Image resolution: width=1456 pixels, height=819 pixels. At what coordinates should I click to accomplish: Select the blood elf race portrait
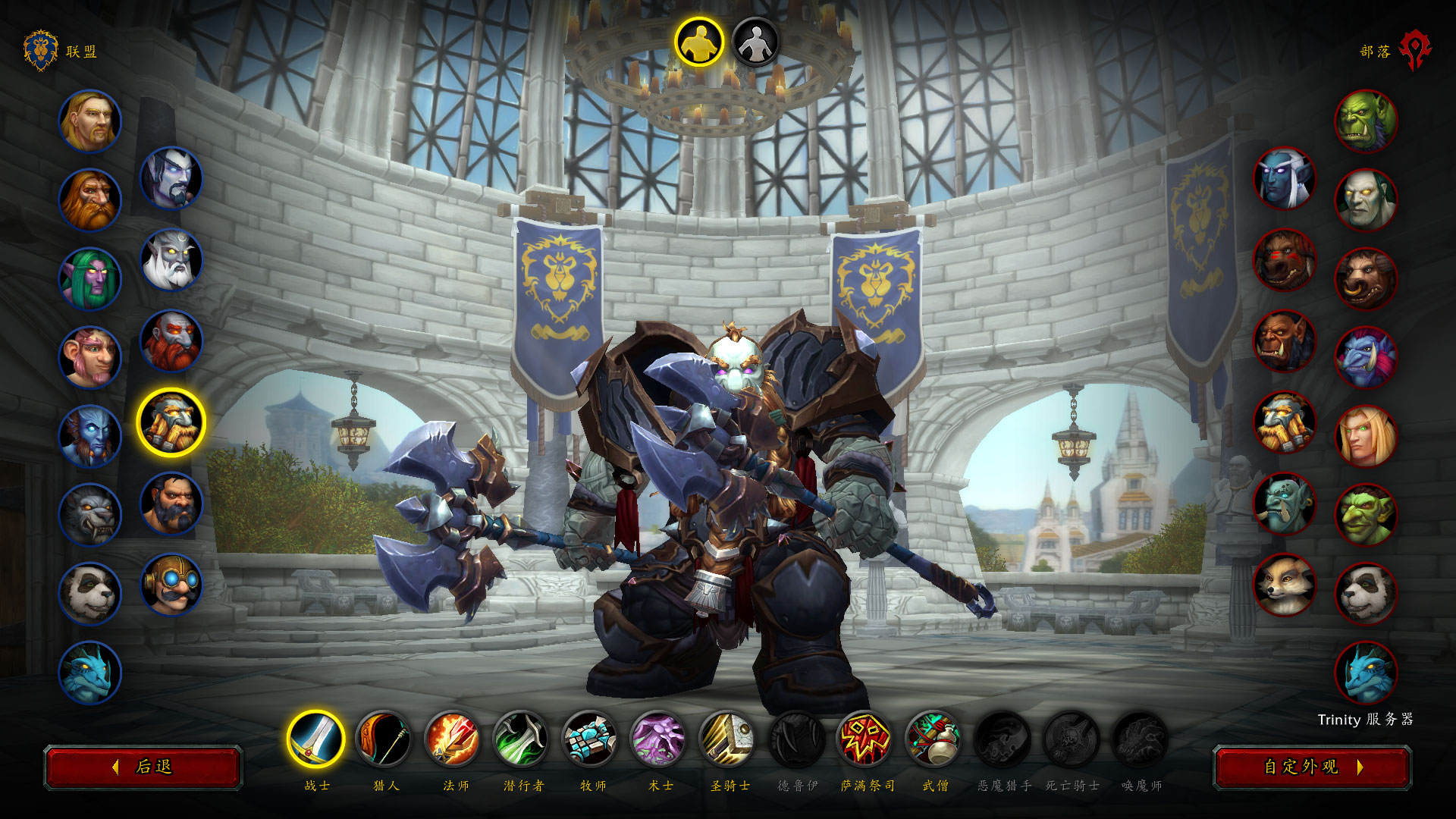pos(1366,437)
